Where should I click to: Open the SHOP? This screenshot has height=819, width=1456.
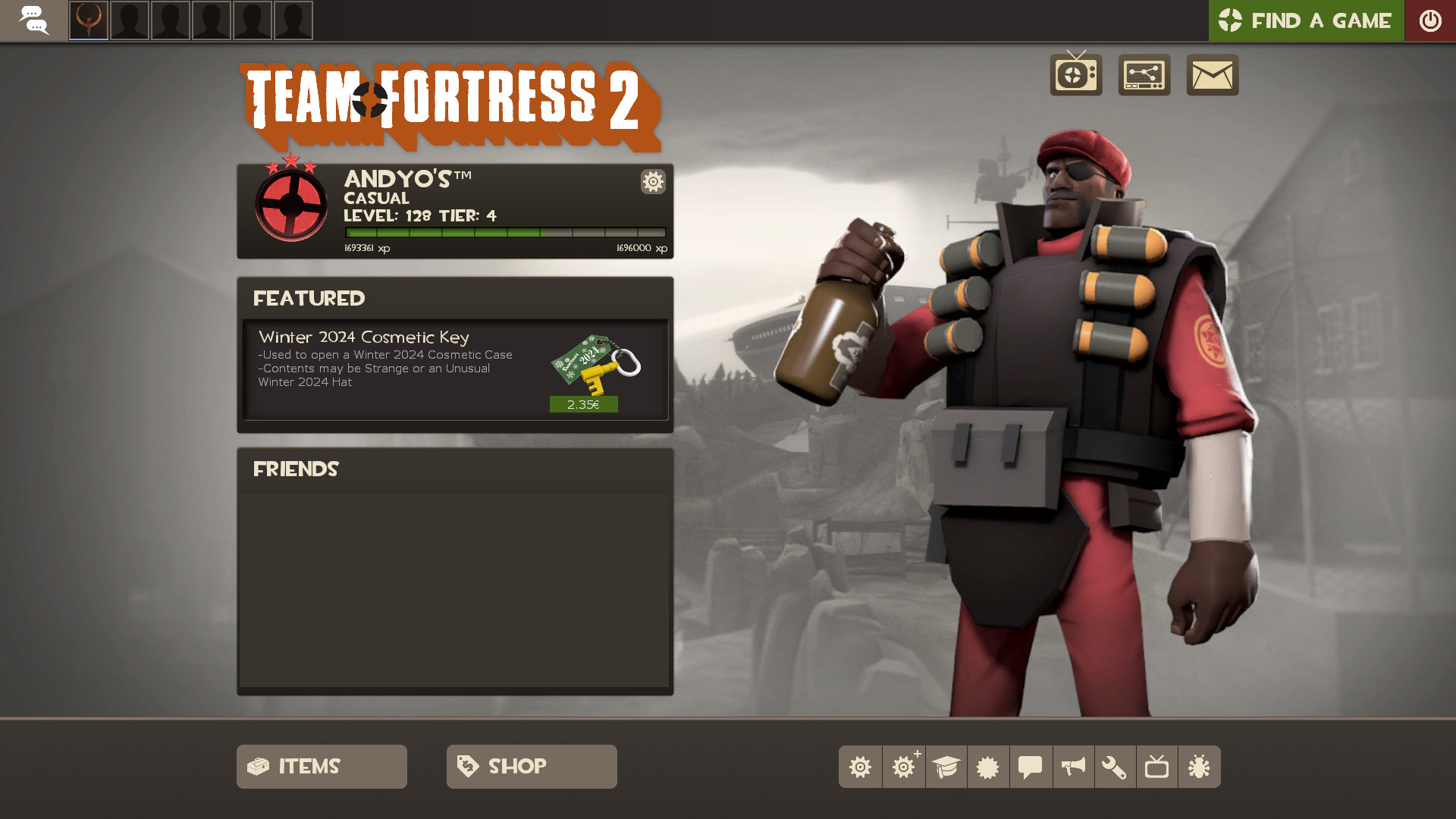pos(531,766)
